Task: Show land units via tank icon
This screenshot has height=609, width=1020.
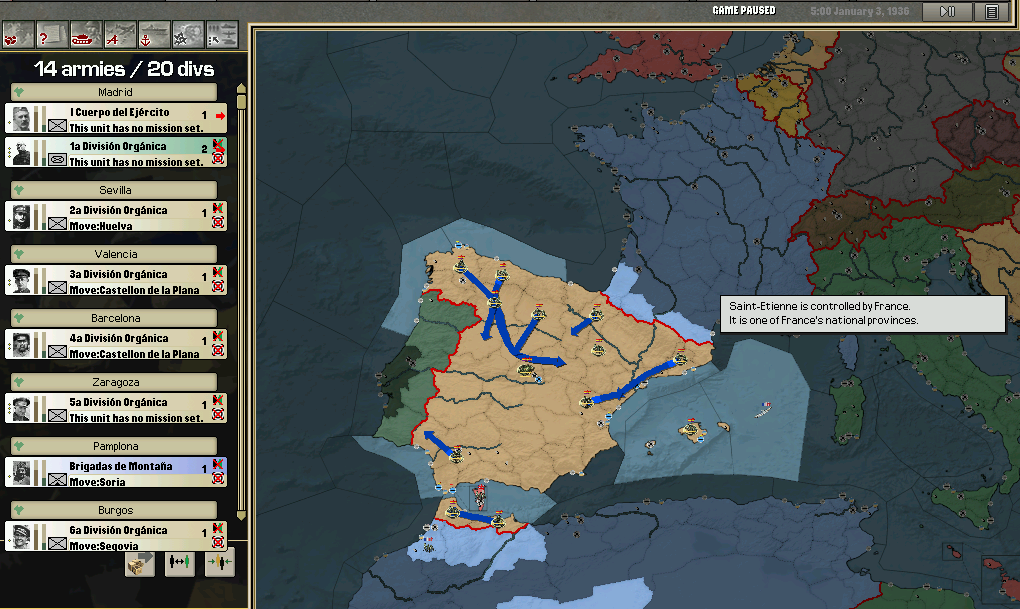Action: pyautogui.click(x=85, y=36)
